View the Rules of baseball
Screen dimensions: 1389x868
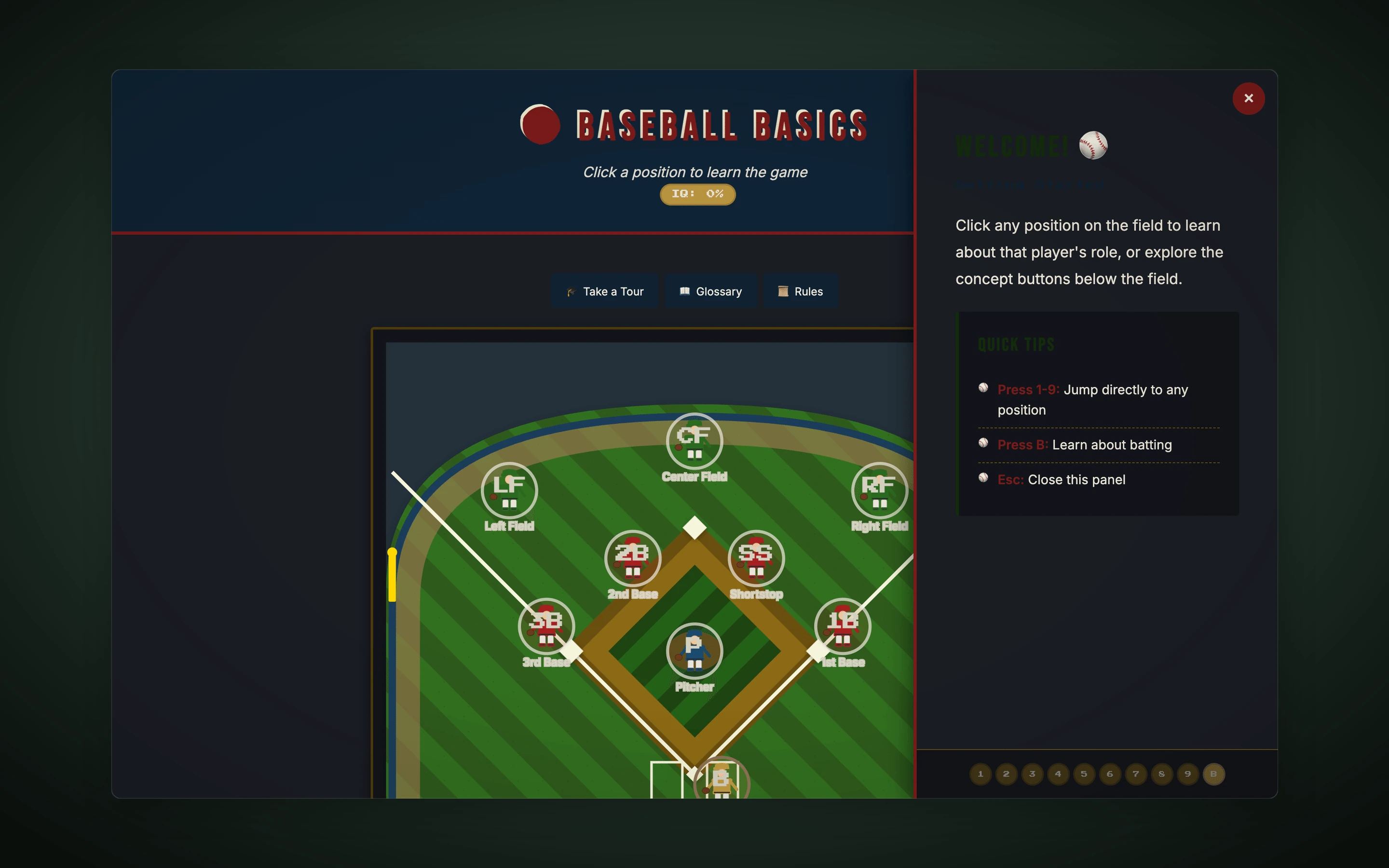tap(801, 291)
